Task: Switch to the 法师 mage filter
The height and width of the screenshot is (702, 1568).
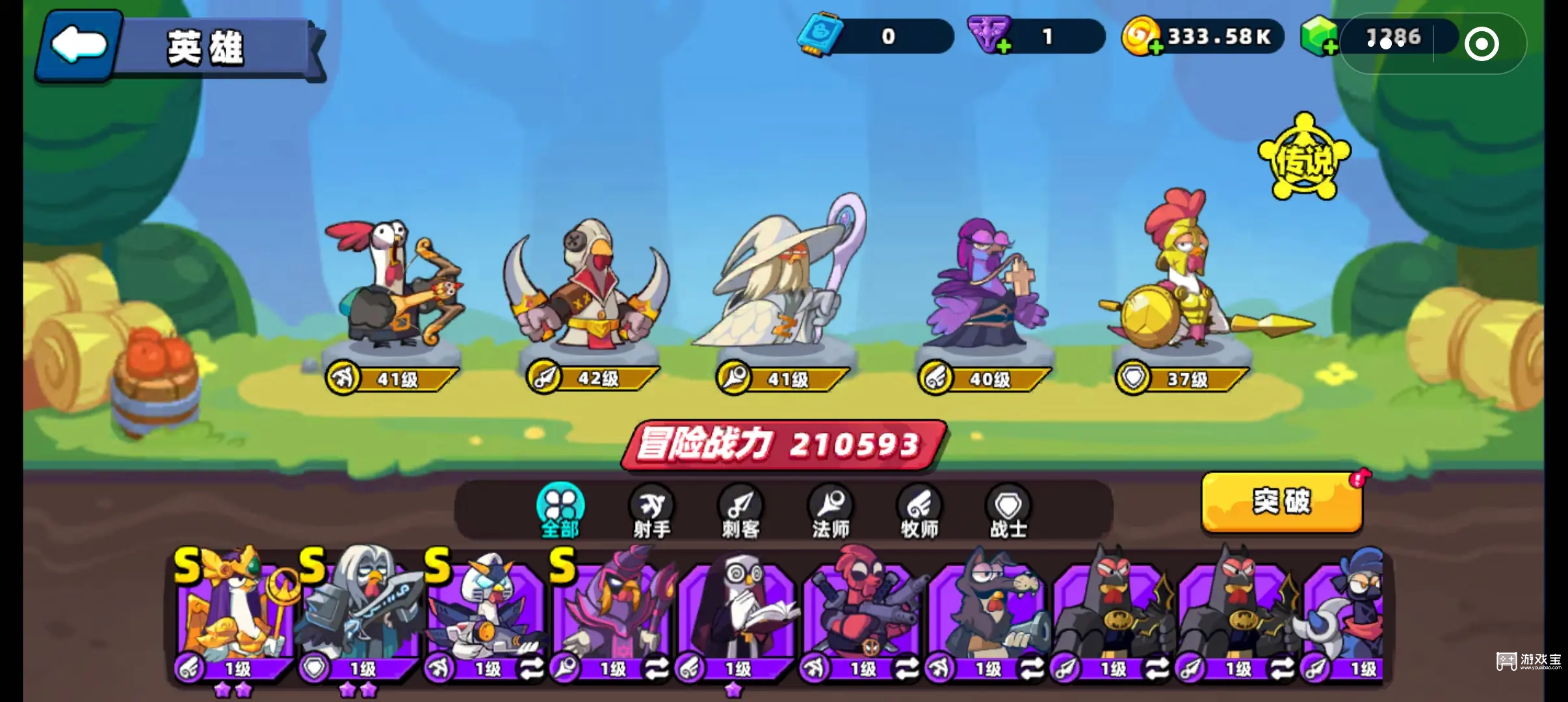Action: tap(831, 512)
